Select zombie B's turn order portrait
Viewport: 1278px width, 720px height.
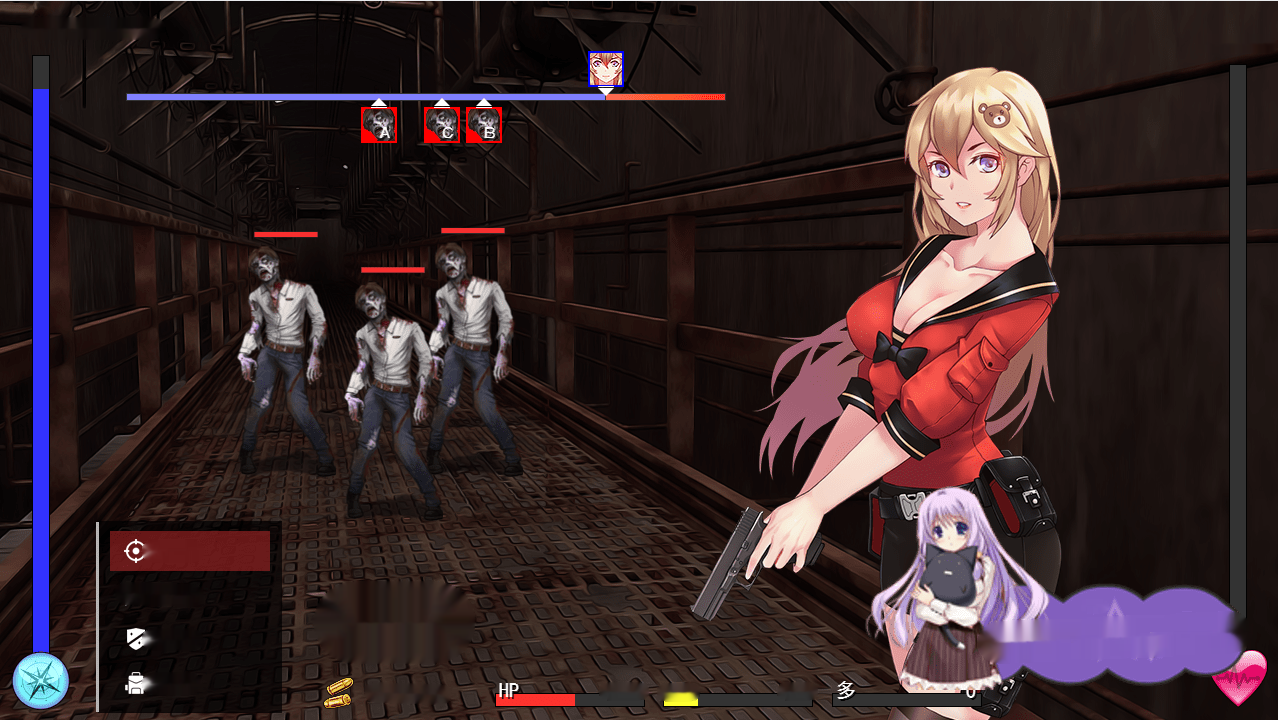point(484,125)
